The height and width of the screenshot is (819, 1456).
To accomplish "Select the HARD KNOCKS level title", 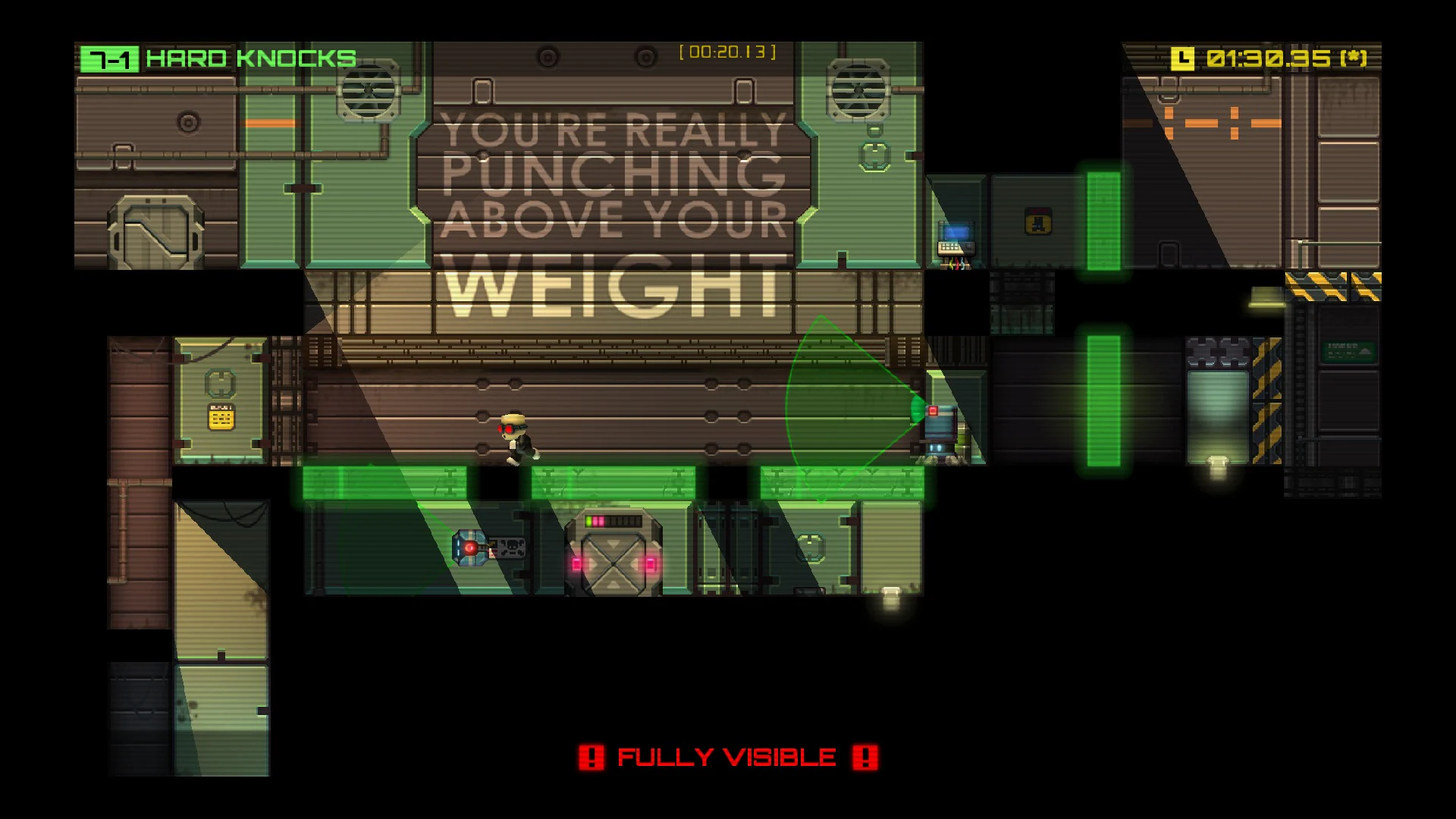I will [x=250, y=56].
